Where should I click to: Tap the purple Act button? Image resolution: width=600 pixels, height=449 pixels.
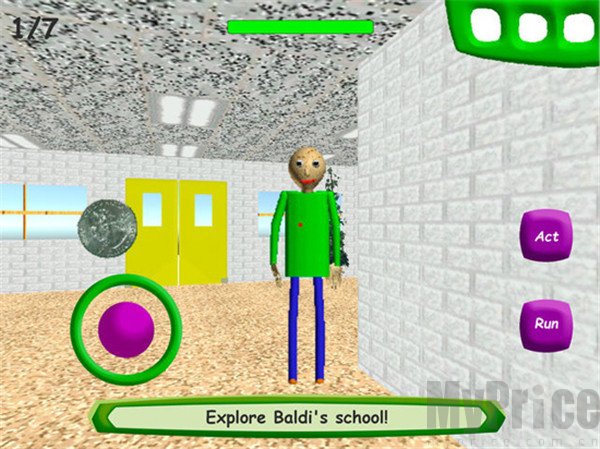pyautogui.click(x=546, y=237)
